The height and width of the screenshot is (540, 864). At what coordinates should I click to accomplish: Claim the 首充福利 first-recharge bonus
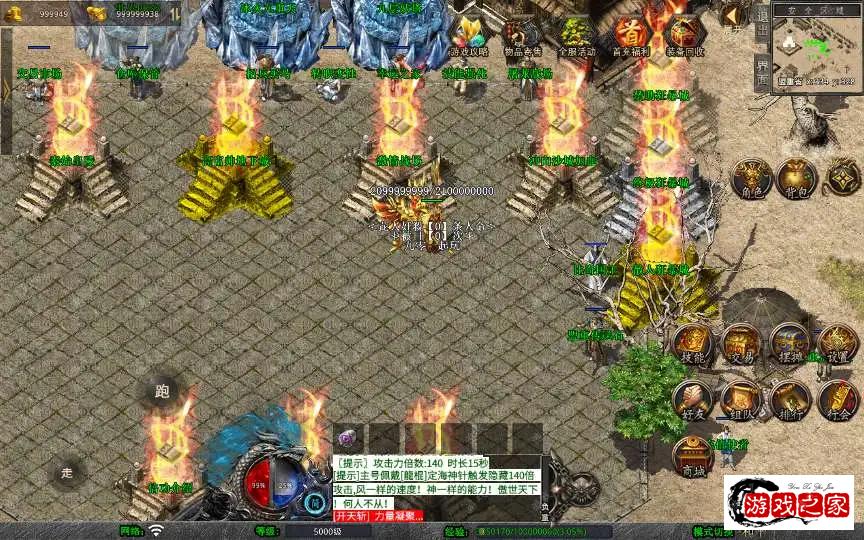point(631,35)
